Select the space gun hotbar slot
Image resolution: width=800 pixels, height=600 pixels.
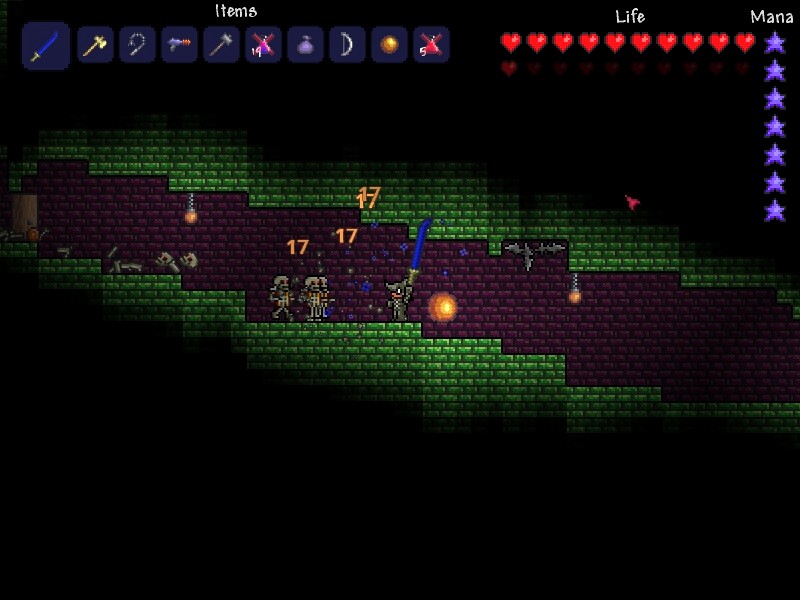[x=179, y=45]
